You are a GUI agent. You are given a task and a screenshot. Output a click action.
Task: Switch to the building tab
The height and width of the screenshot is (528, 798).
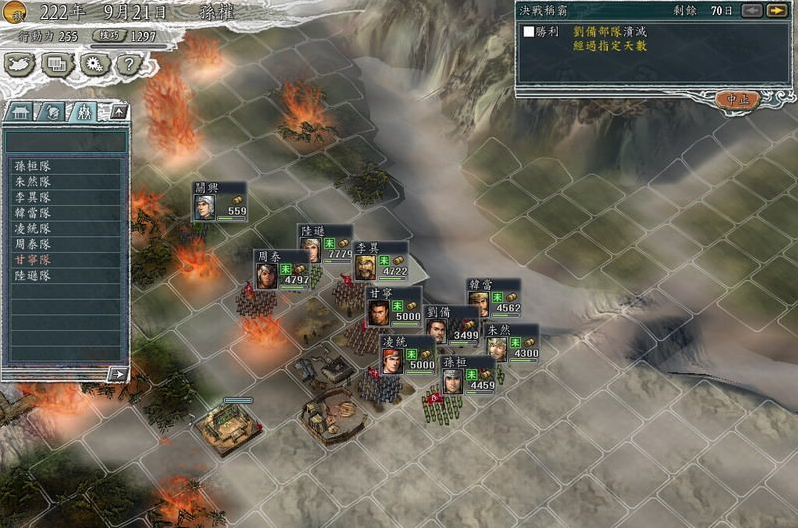click(21, 111)
